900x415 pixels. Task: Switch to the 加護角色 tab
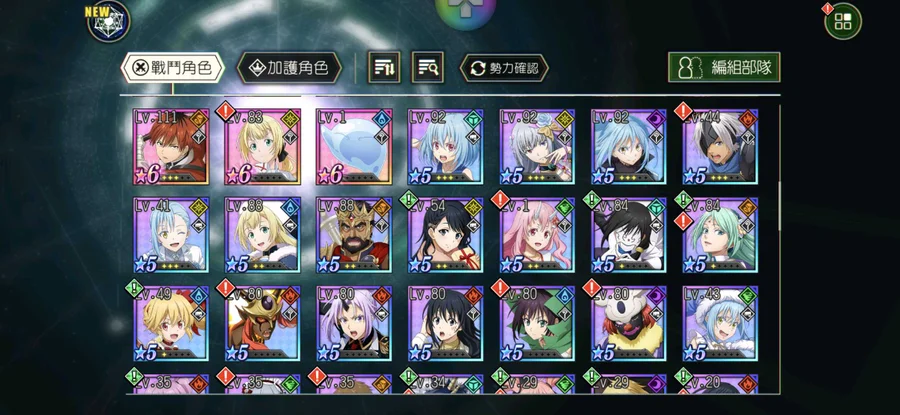click(x=290, y=68)
